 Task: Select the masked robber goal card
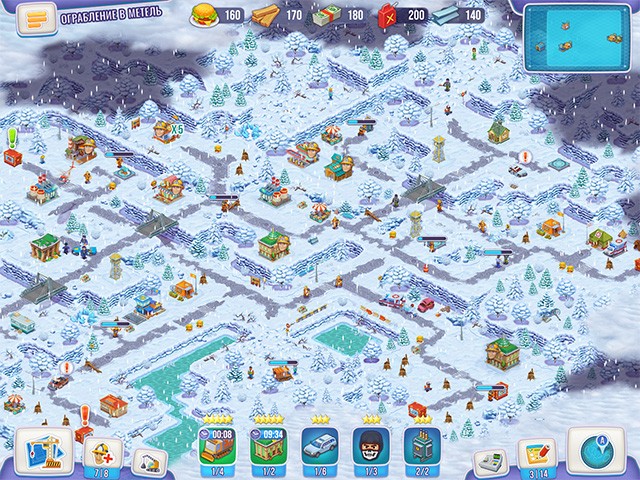coord(370,447)
